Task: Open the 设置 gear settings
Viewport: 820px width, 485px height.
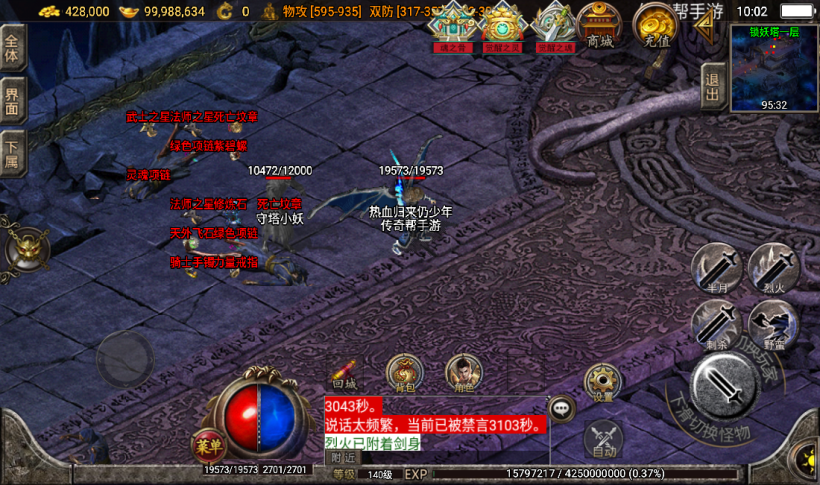Action: (x=602, y=383)
